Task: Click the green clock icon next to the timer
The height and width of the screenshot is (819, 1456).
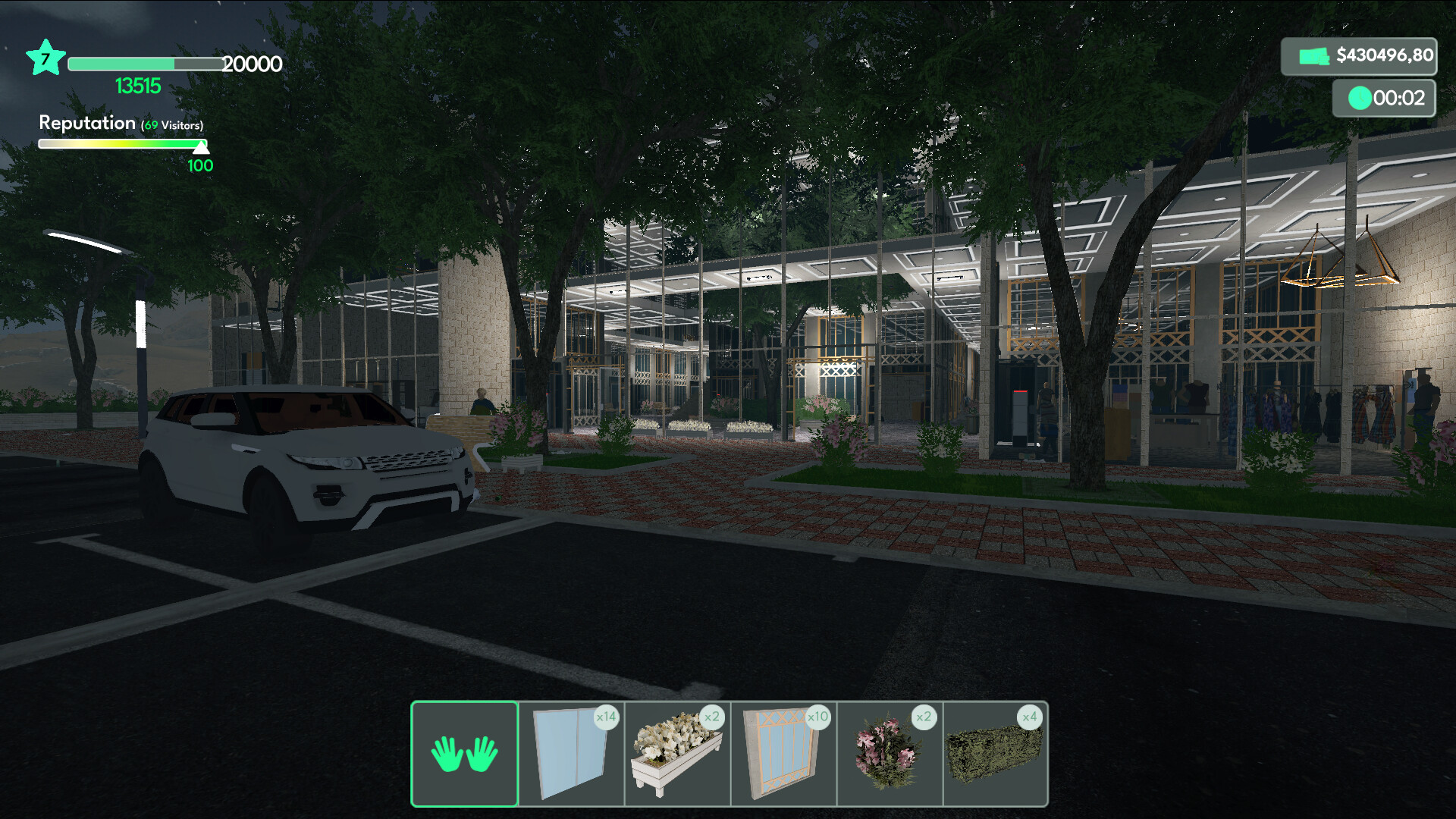Action: pos(1360,98)
